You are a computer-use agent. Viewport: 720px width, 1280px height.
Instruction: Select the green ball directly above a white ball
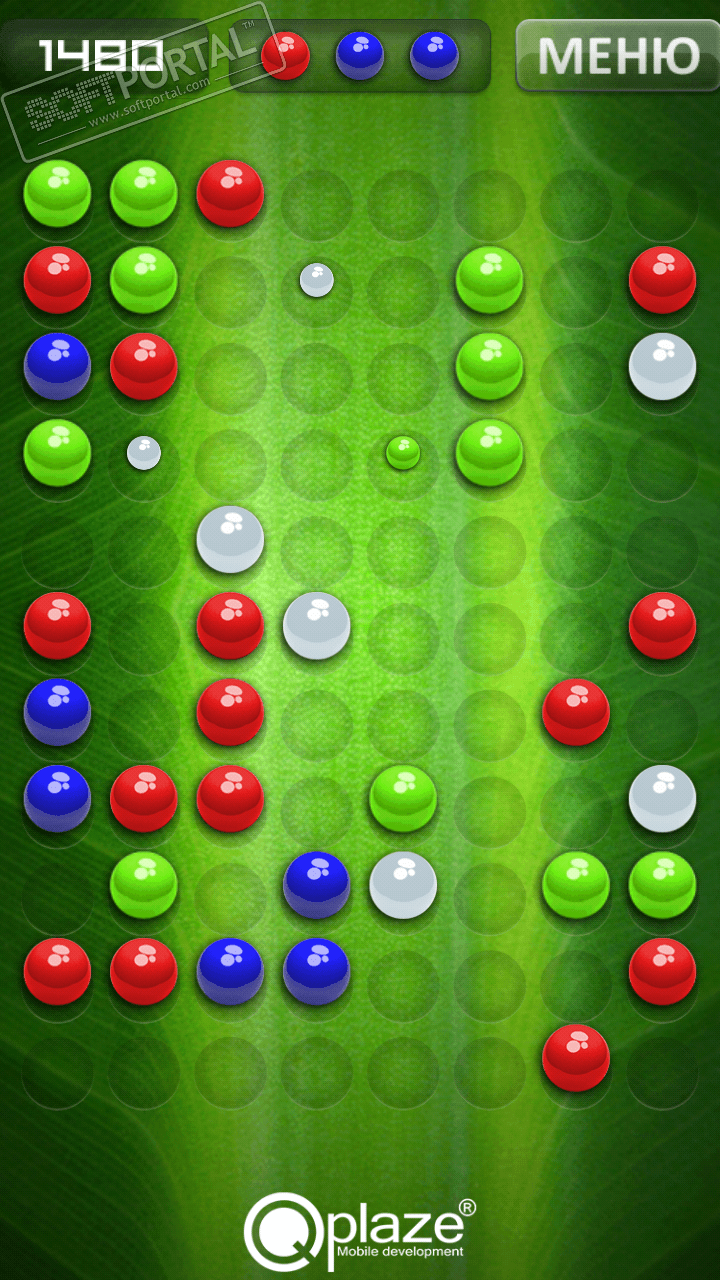403,798
